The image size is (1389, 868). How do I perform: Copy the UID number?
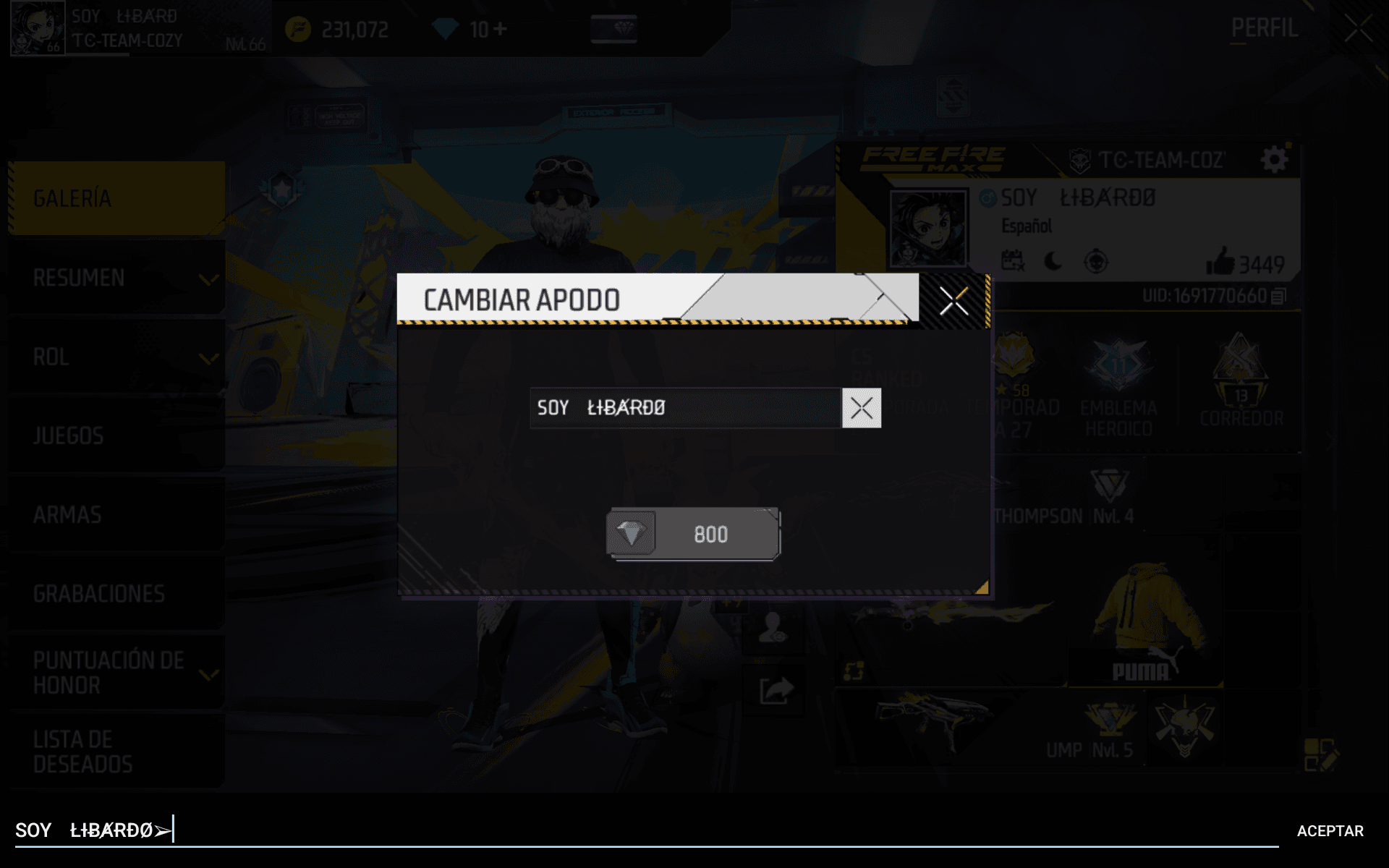pyautogui.click(x=1278, y=297)
